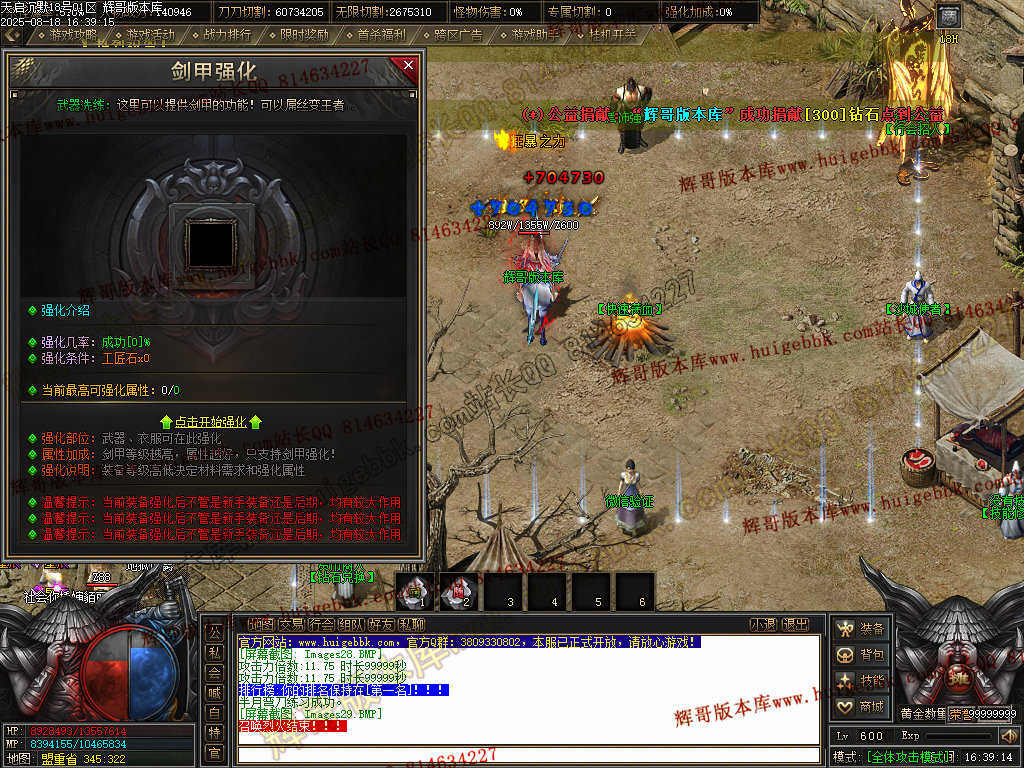The width and height of the screenshot is (1024, 768).
Task: Open the 背包 bag
Action: coord(862,655)
